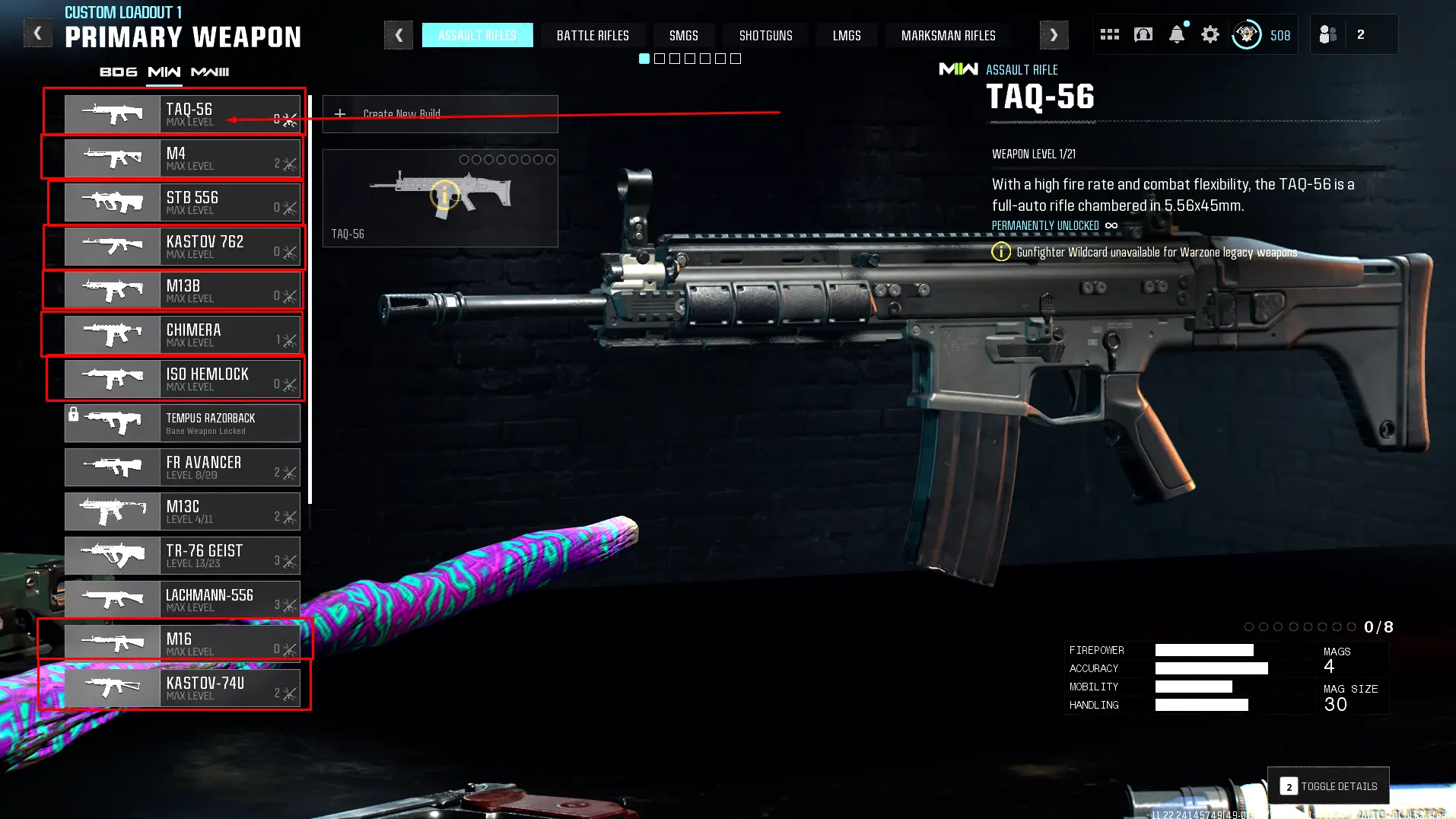Select the Kastov-74U row
1456x819 pixels.
(183, 688)
